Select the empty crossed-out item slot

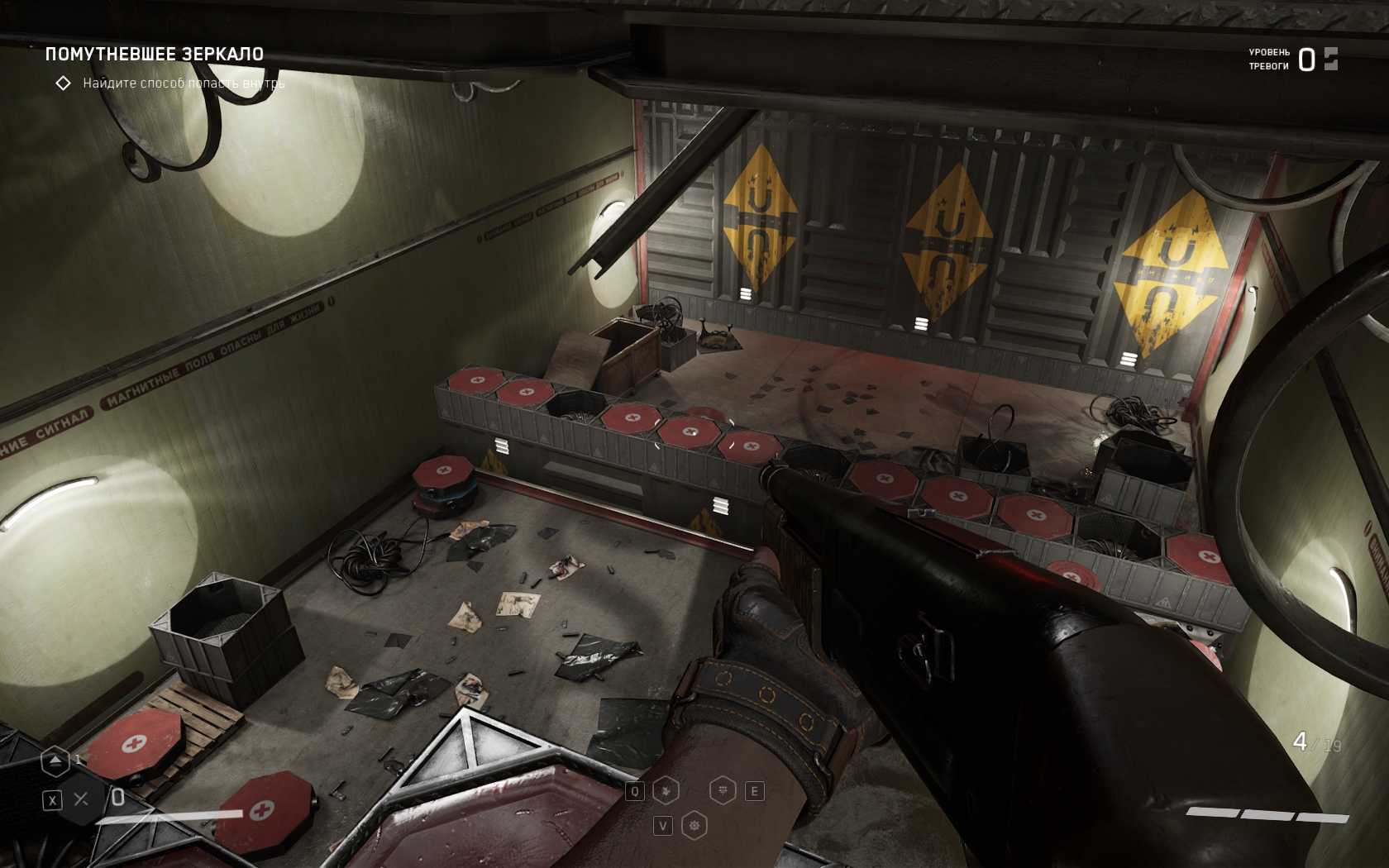tap(81, 799)
